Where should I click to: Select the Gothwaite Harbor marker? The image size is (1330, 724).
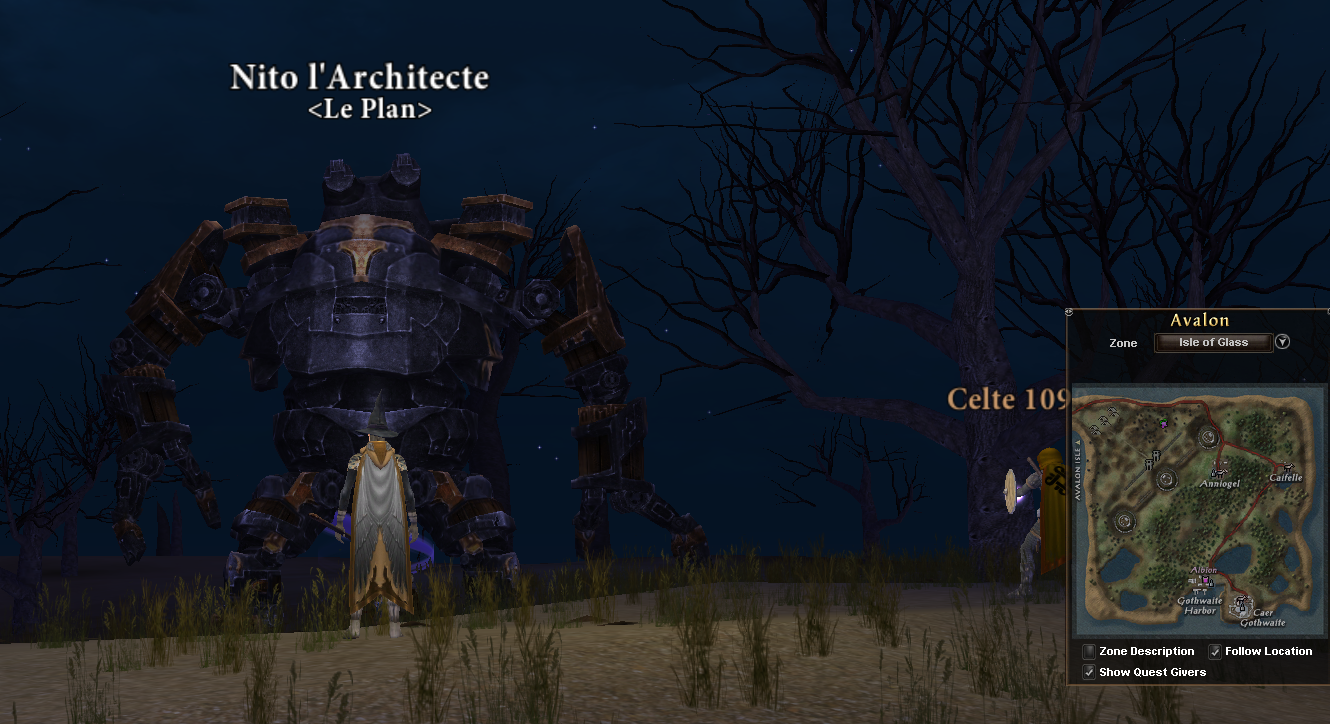1199,592
